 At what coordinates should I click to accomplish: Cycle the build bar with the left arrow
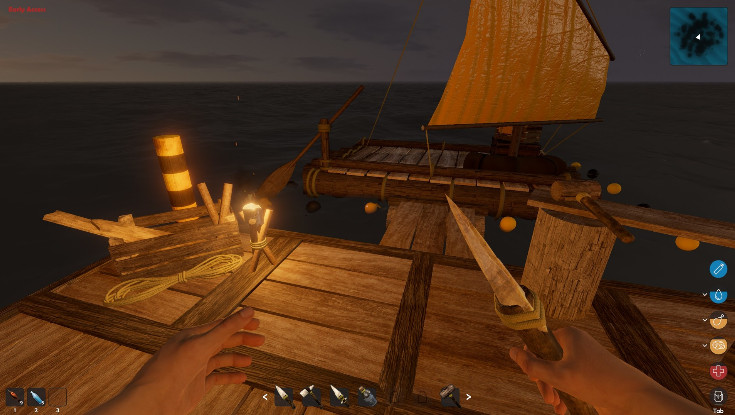tap(265, 397)
